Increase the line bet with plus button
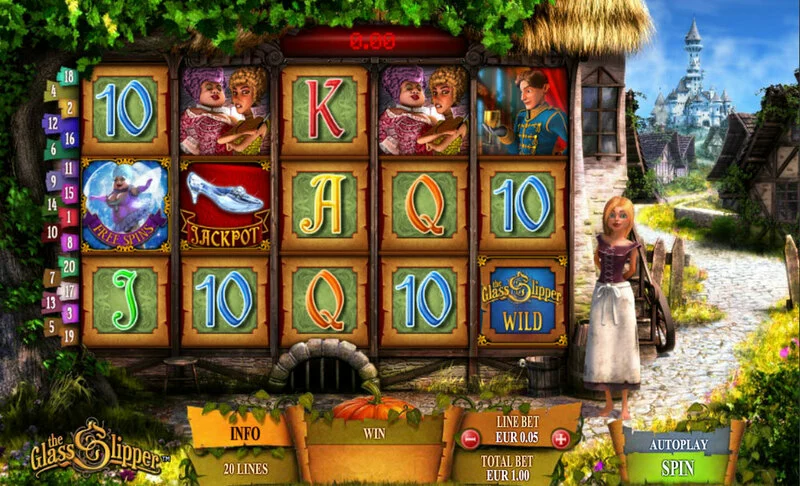The width and height of the screenshot is (800, 486). tap(560, 438)
